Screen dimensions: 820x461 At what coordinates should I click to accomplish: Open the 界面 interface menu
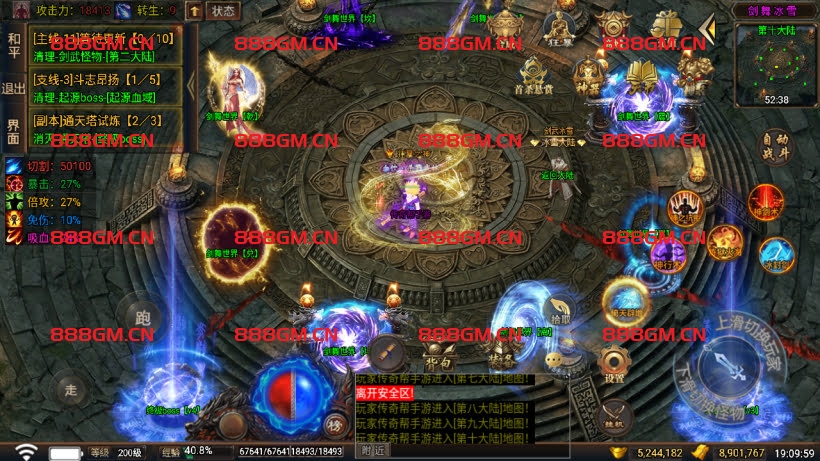14,131
